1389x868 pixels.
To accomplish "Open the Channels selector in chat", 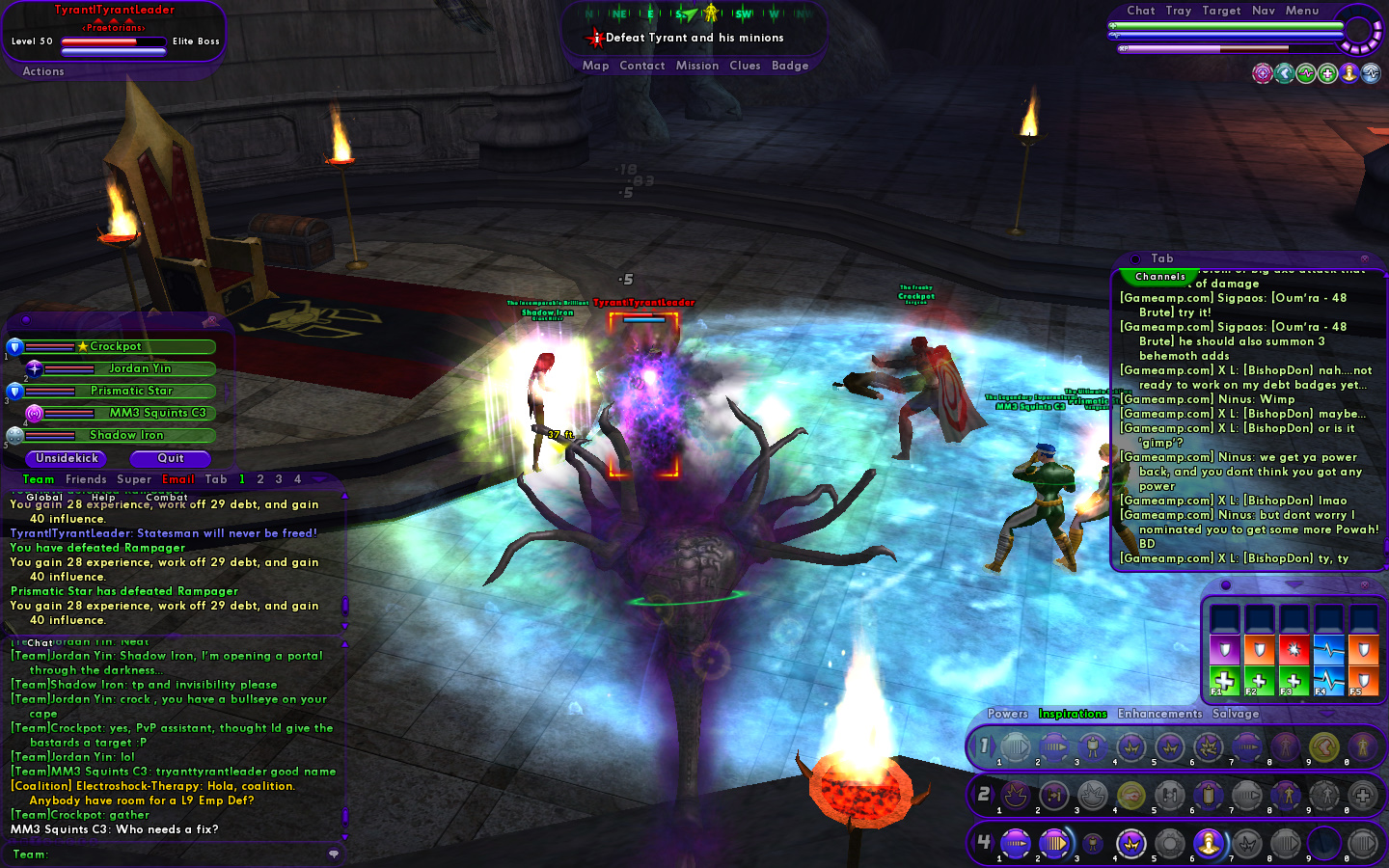I will [x=1159, y=277].
